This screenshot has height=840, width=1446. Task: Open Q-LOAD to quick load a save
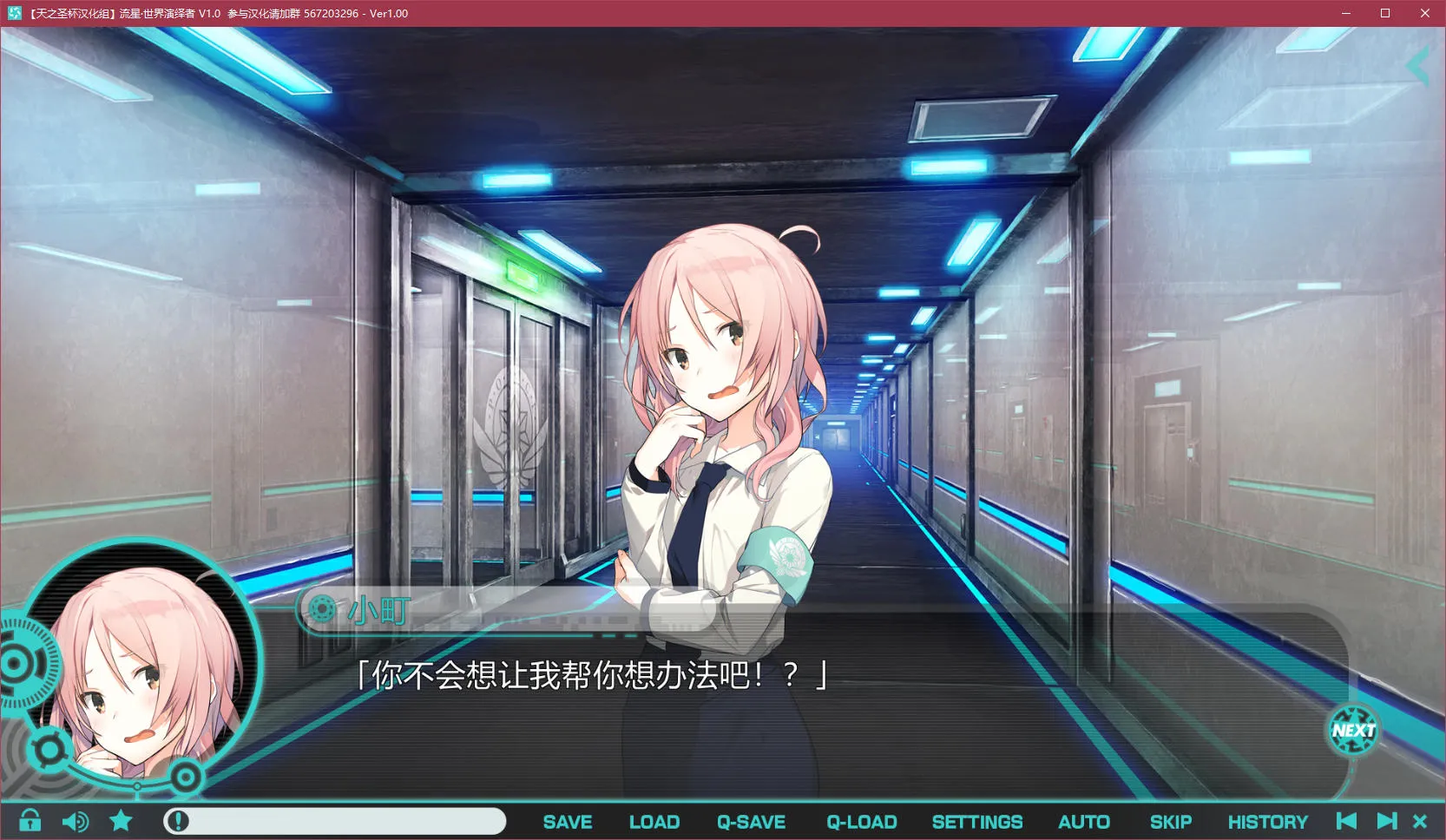coord(861,821)
